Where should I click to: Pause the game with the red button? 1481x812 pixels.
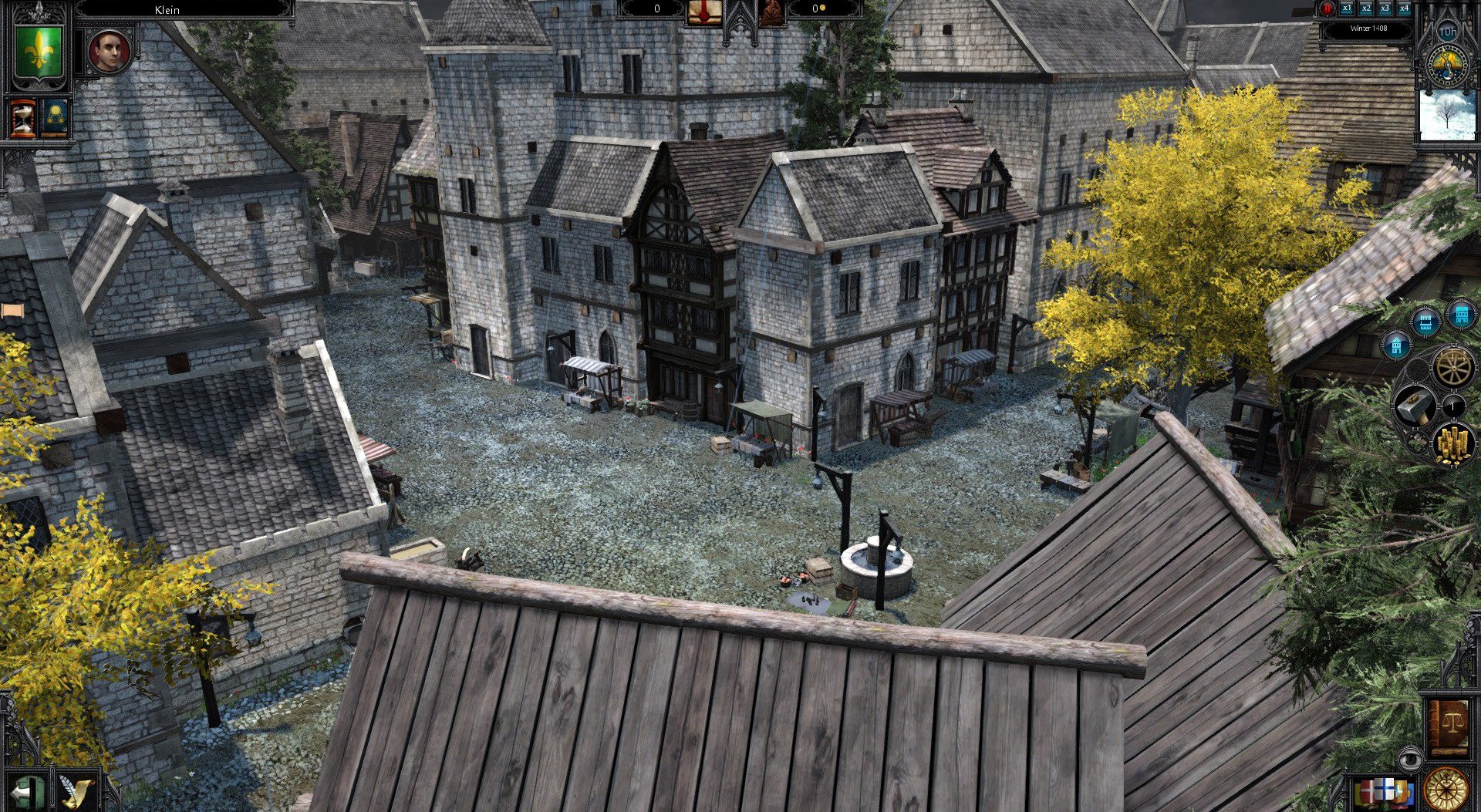pos(1327,8)
